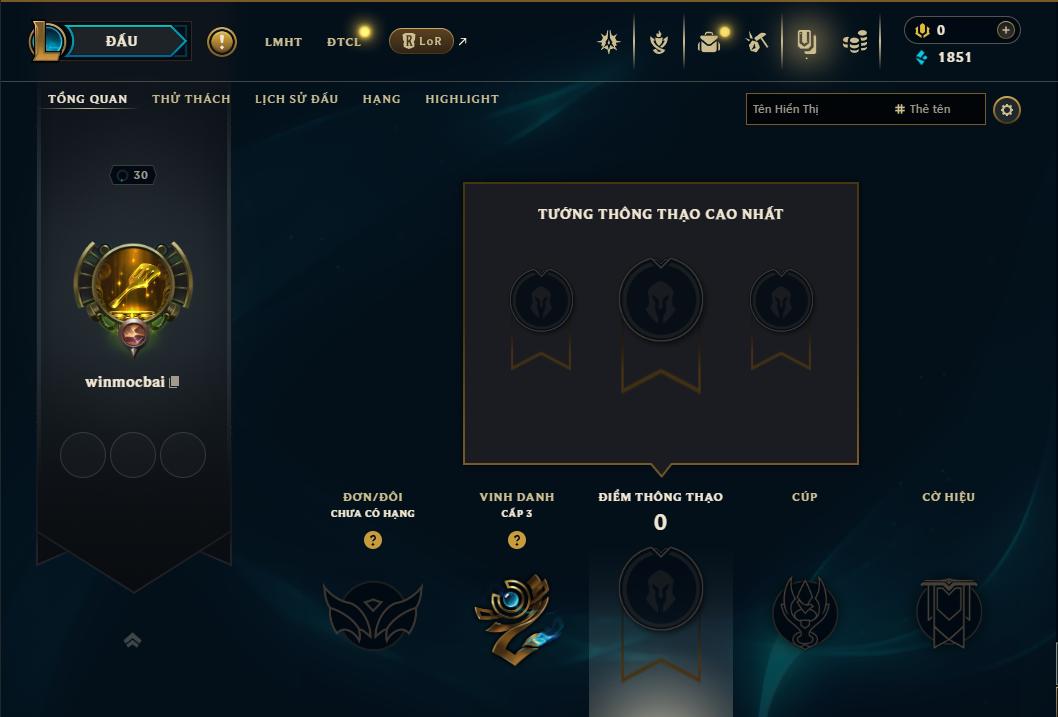
Task: Click the Vinh Danh help question mark
Action: pos(517,540)
